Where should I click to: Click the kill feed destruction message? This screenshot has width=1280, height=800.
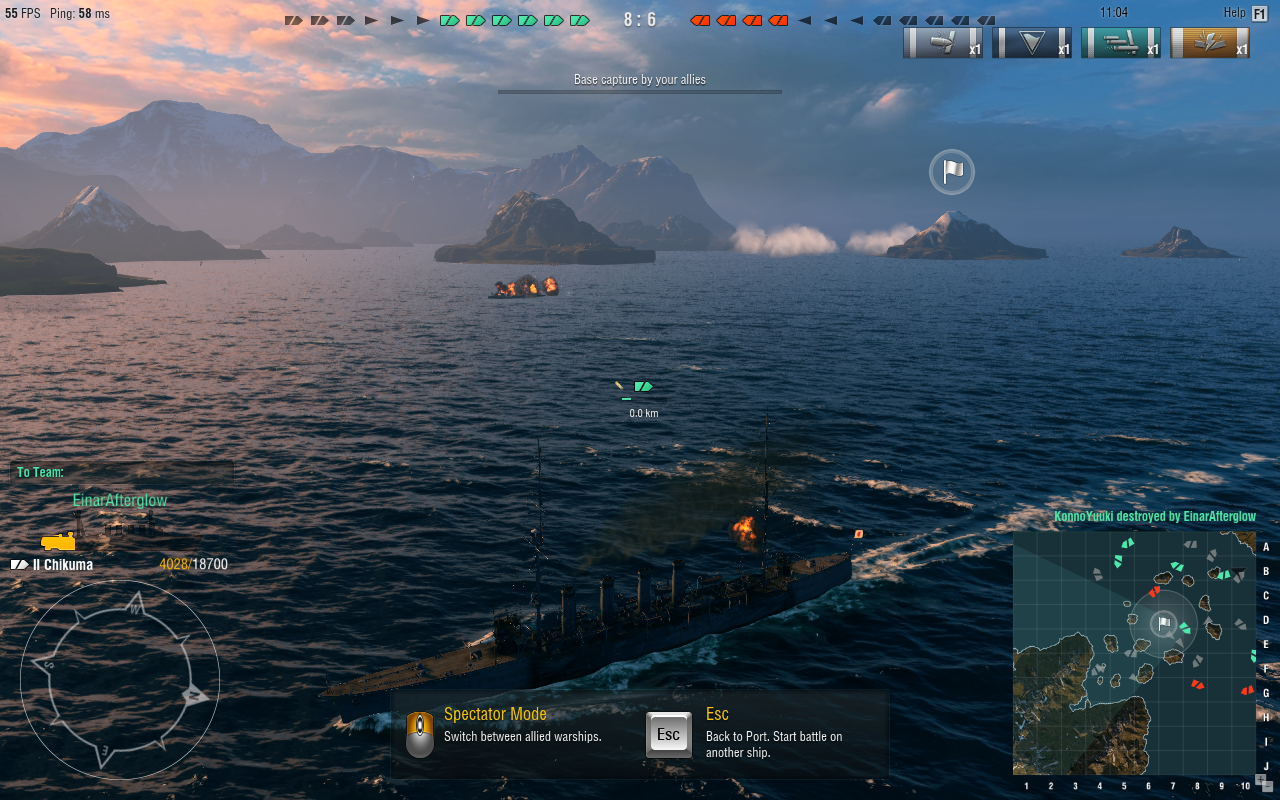1154,517
